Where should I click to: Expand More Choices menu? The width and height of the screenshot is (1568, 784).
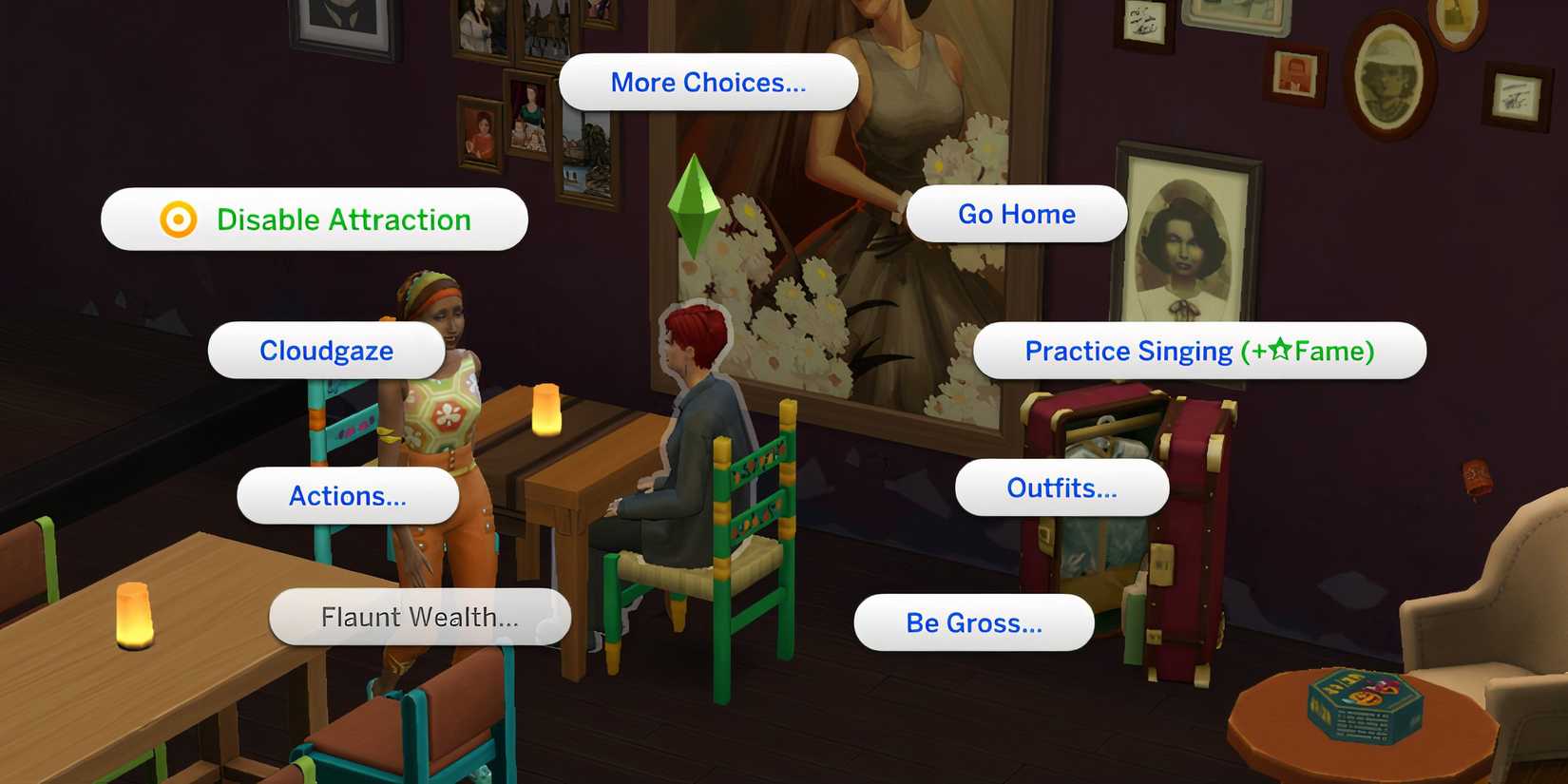pyautogui.click(x=709, y=82)
